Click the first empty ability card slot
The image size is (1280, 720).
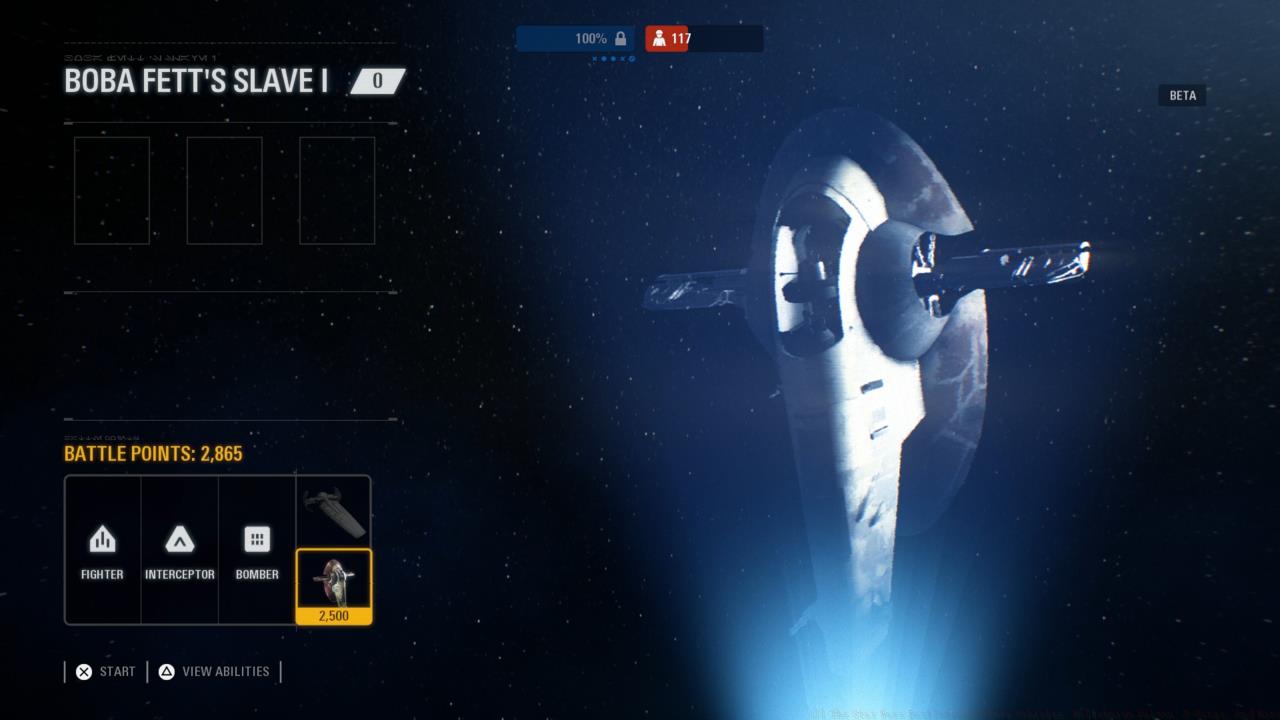point(111,190)
